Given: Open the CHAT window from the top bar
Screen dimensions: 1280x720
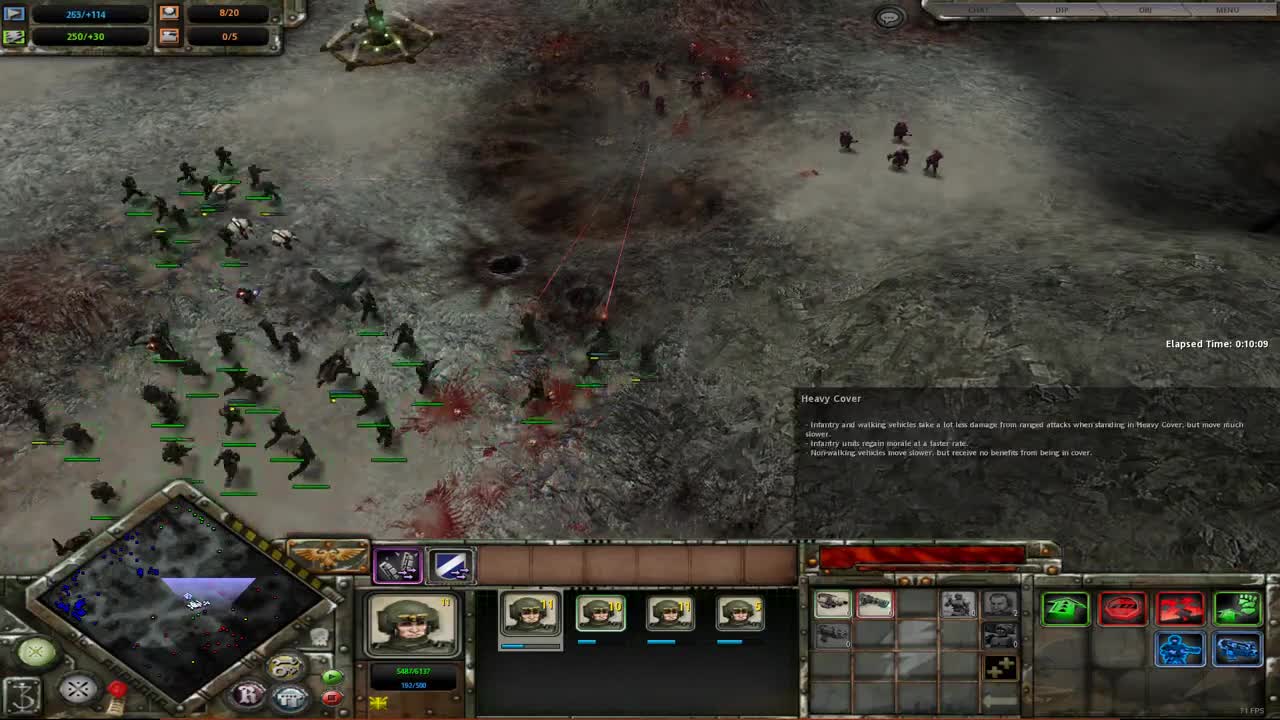Looking at the screenshot, I should point(978,10).
